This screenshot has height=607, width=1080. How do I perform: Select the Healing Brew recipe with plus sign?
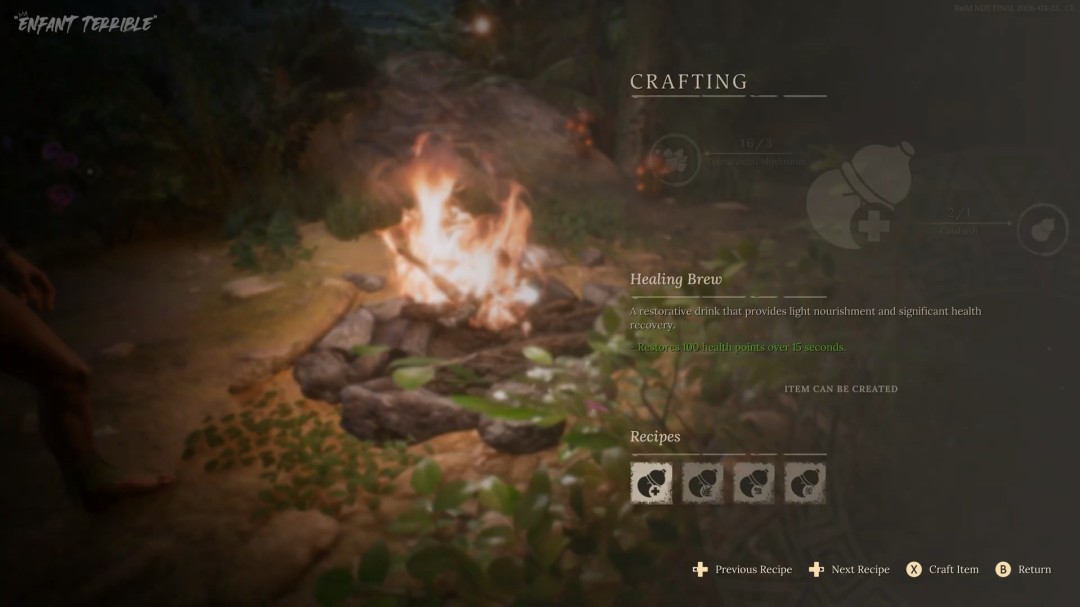click(x=651, y=483)
